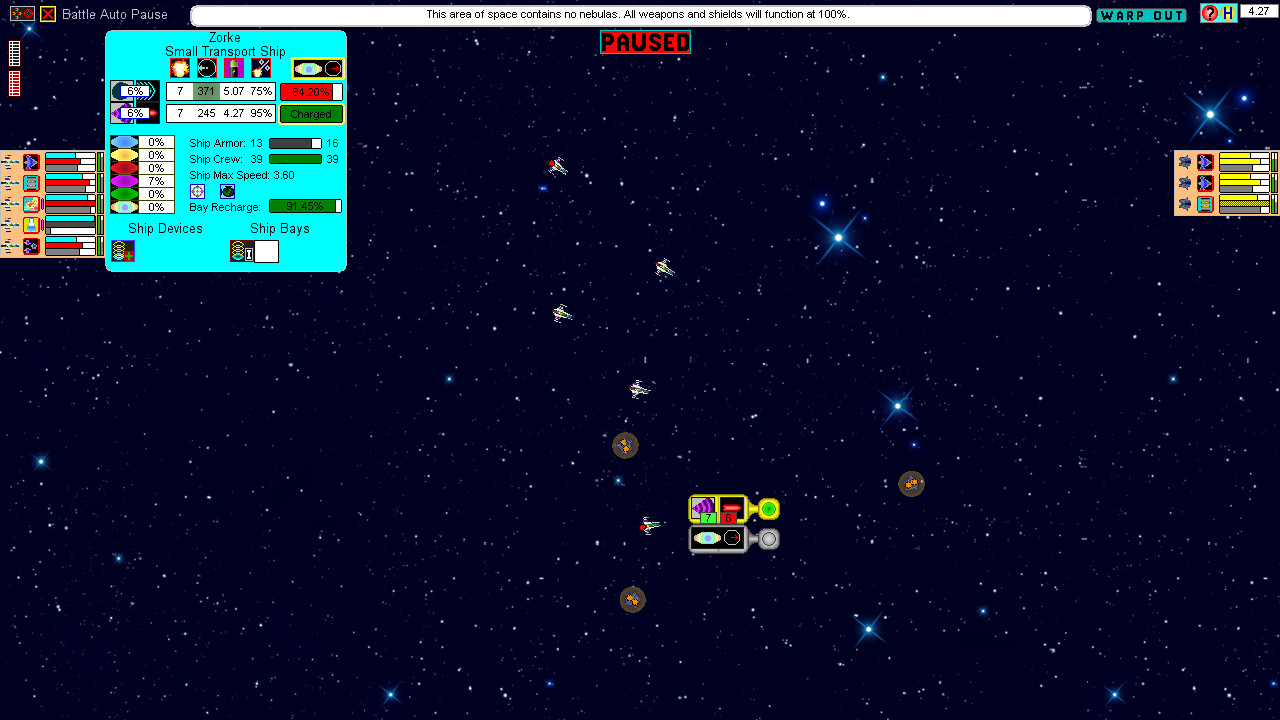Select the Ship Devices cloaking device icon

[x=122, y=250]
